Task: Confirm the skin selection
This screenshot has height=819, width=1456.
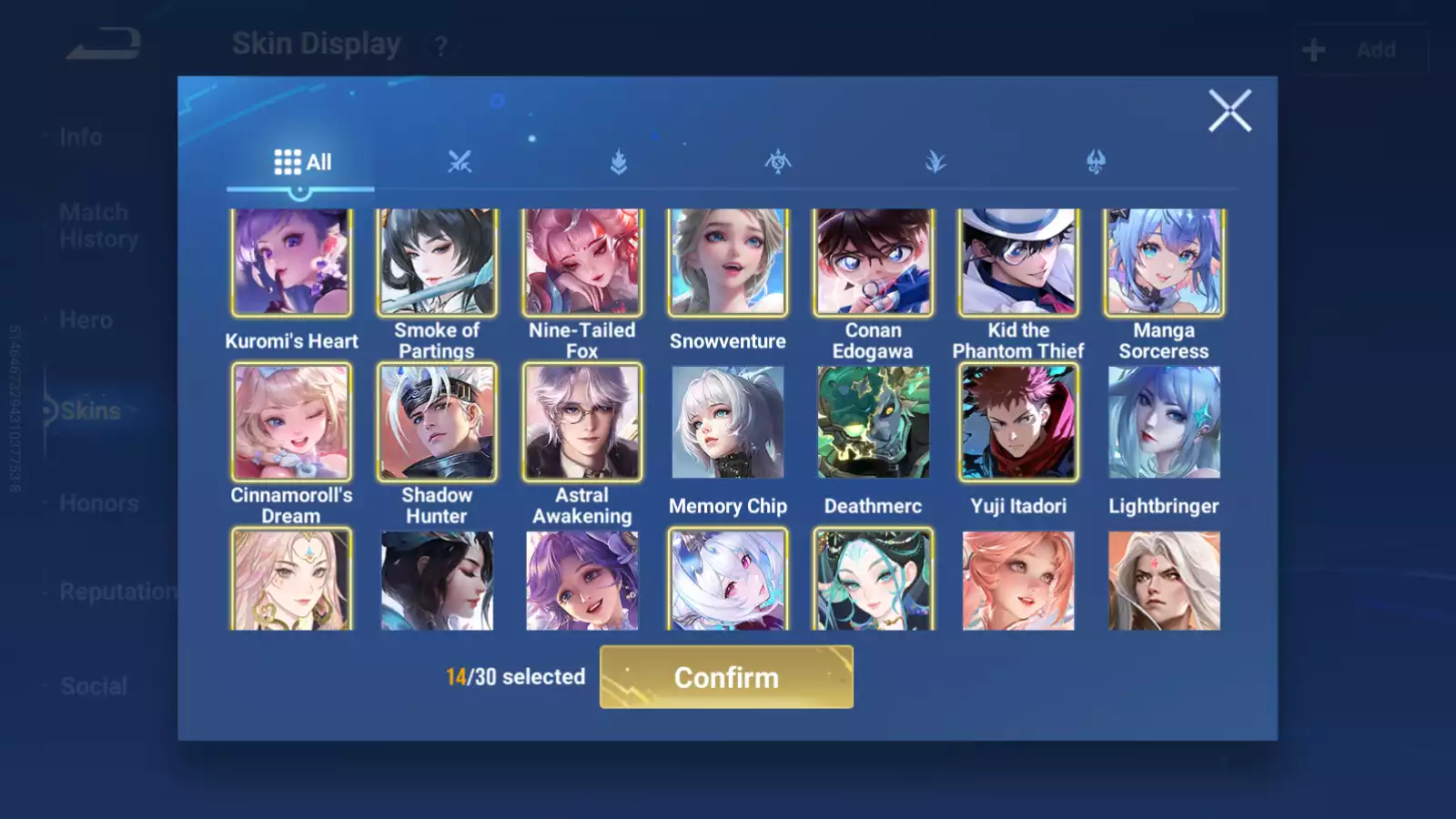Action: coord(726,677)
